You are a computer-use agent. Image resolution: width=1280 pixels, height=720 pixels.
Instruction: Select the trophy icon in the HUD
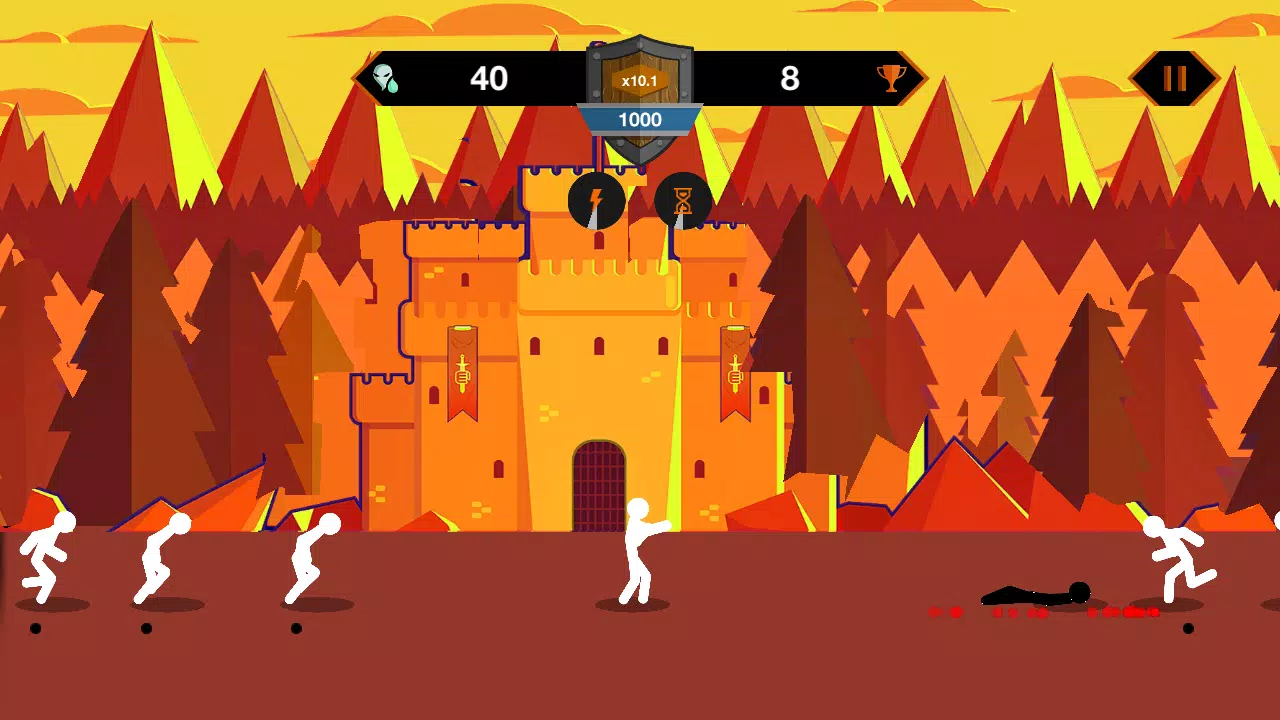click(890, 78)
